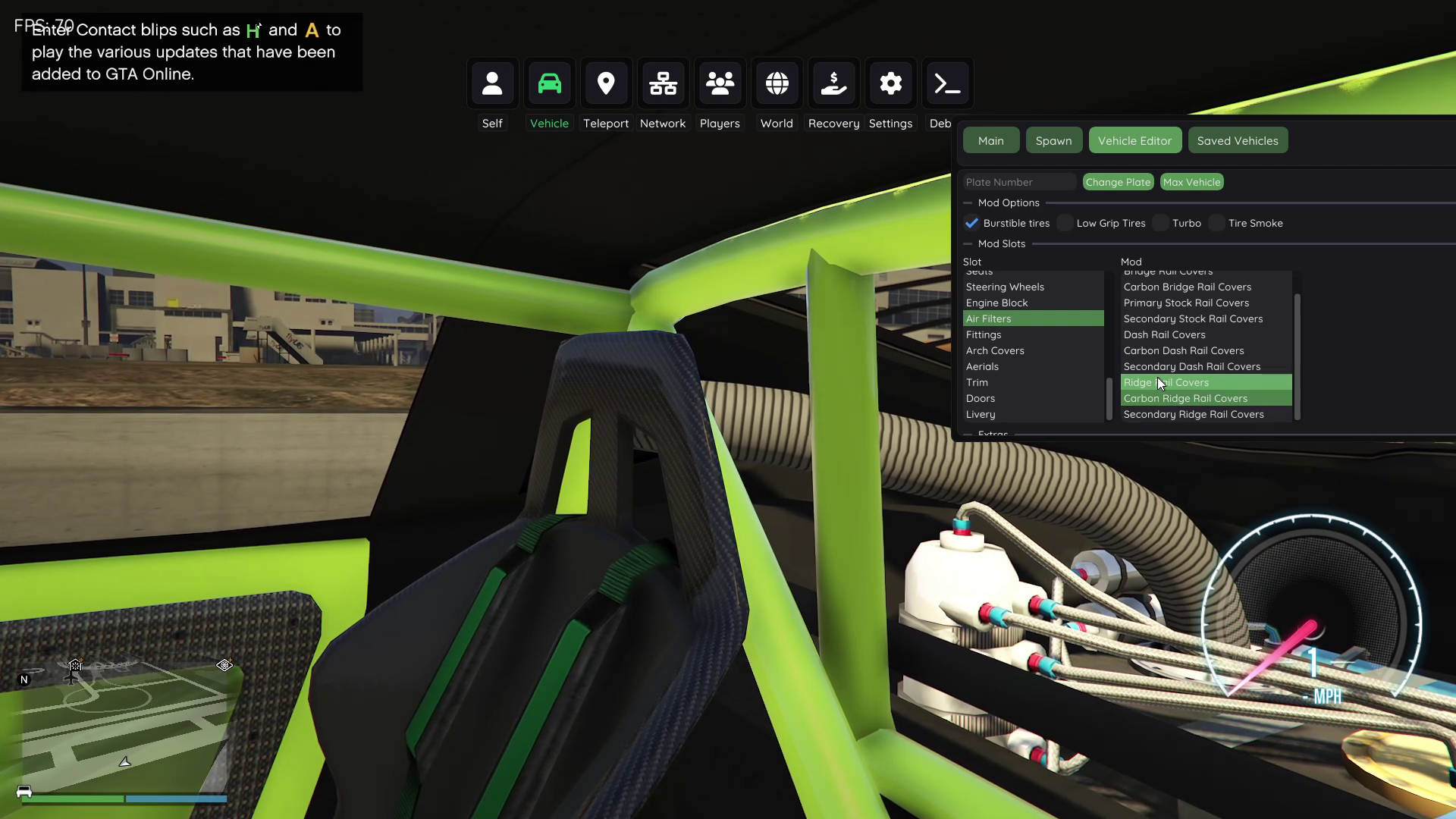Open the Network section
Image resolution: width=1456 pixels, height=819 pixels.
coord(663,83)
